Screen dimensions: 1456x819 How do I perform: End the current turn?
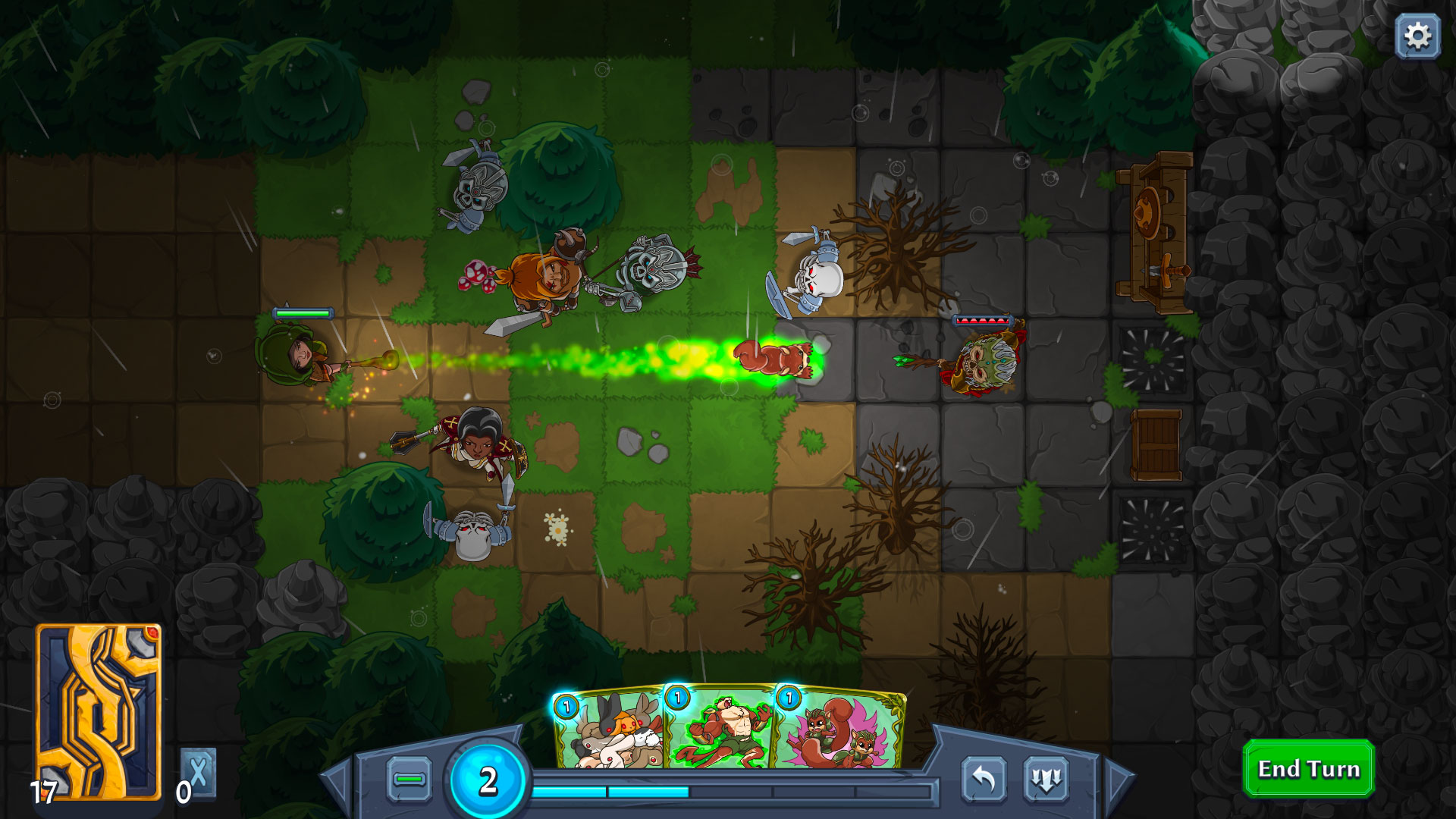(x=1308, y=769)
